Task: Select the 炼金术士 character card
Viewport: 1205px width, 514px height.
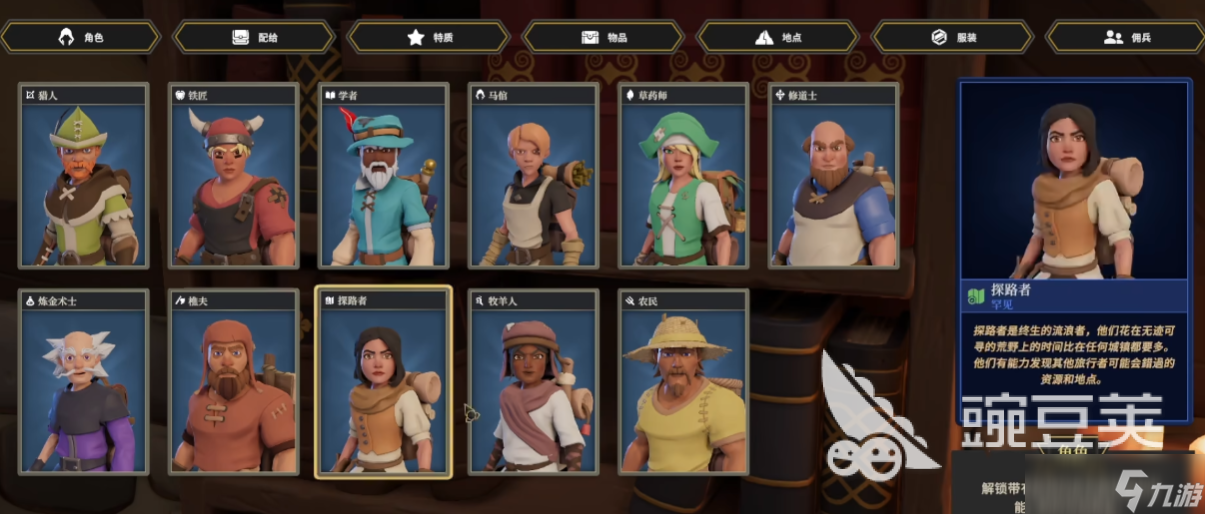Action: 84,383
